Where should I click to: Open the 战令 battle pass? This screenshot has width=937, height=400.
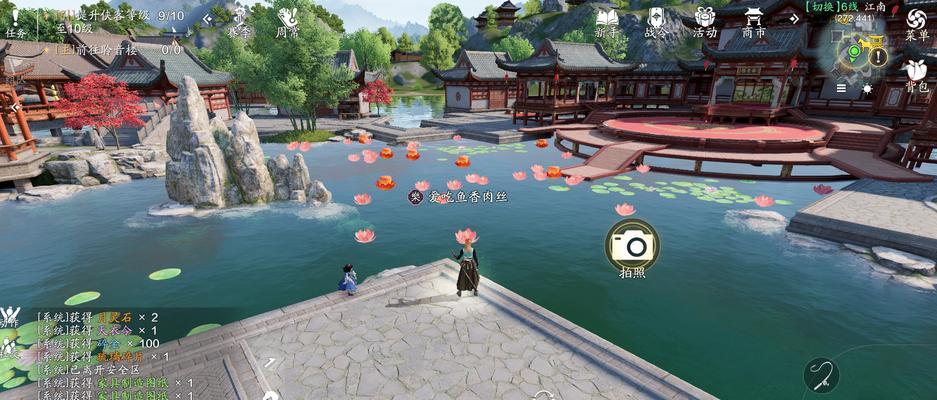[x=656, y=20]
